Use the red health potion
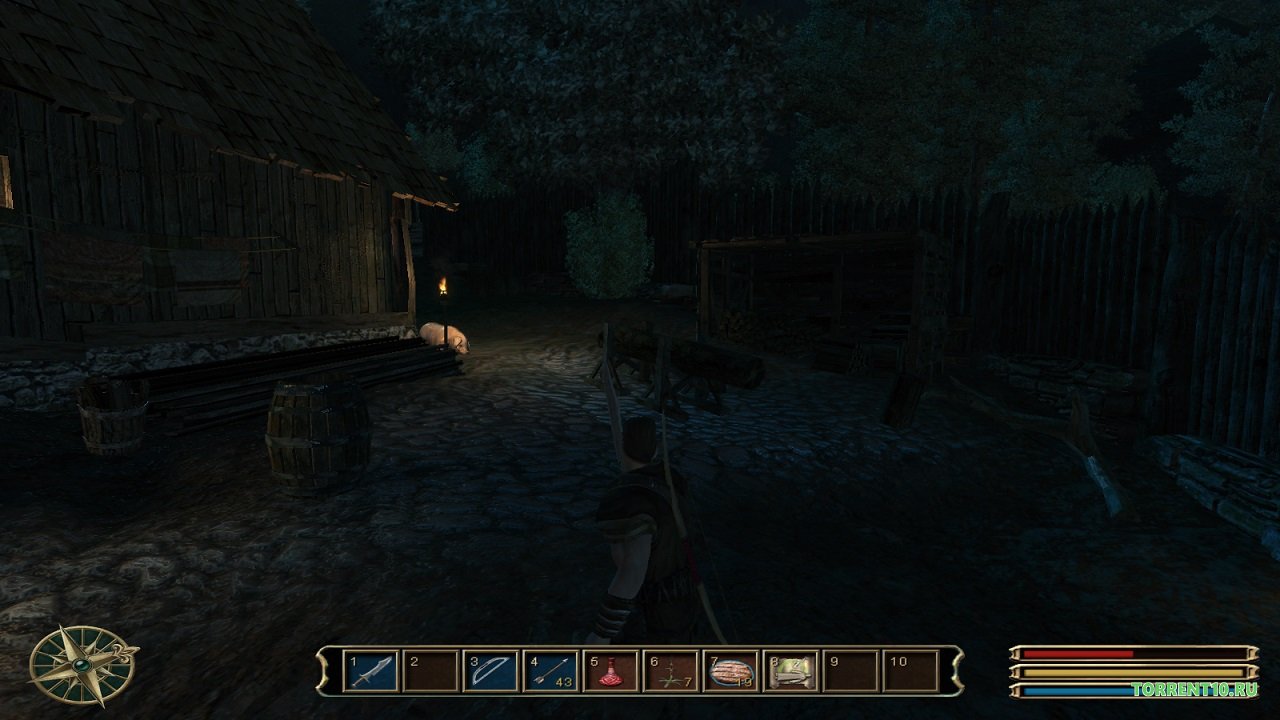The image size is (1280, 720). pos(611,670)
